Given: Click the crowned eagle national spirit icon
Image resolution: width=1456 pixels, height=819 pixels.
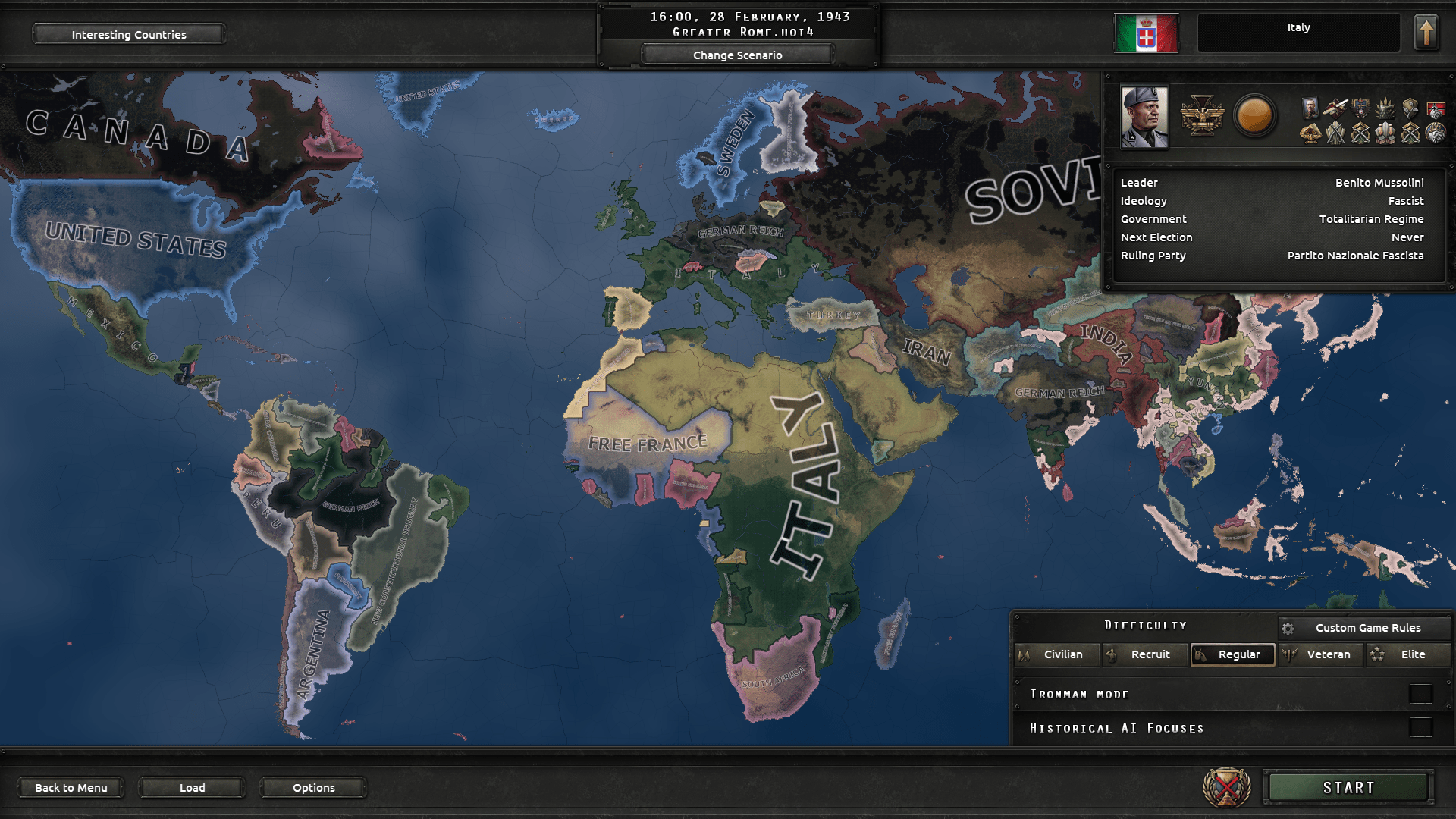Looking at the screenshot, I should (x=1360, y=108).
